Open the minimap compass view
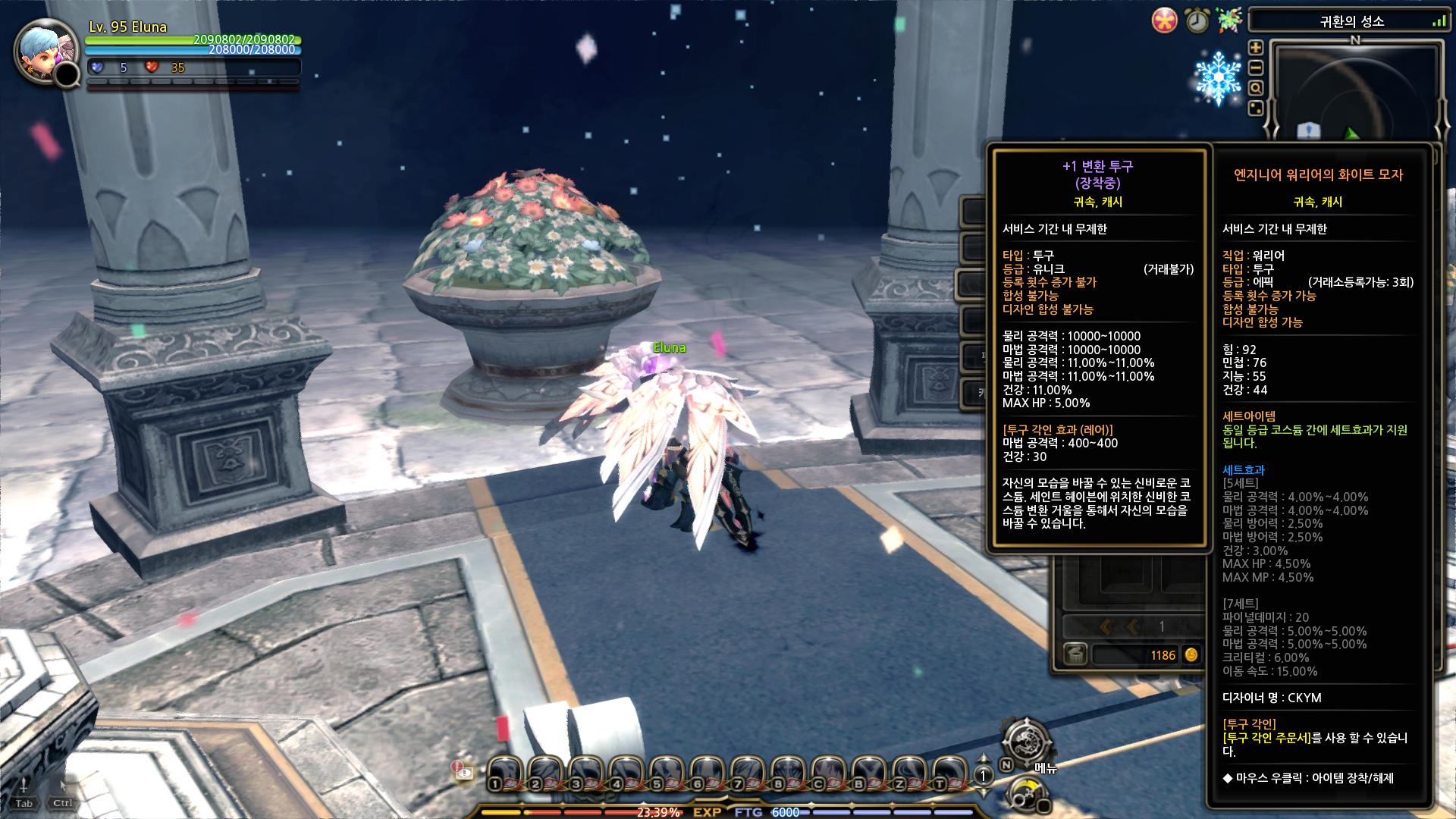Screen dimensions: 1456x819 point(1354,91)
